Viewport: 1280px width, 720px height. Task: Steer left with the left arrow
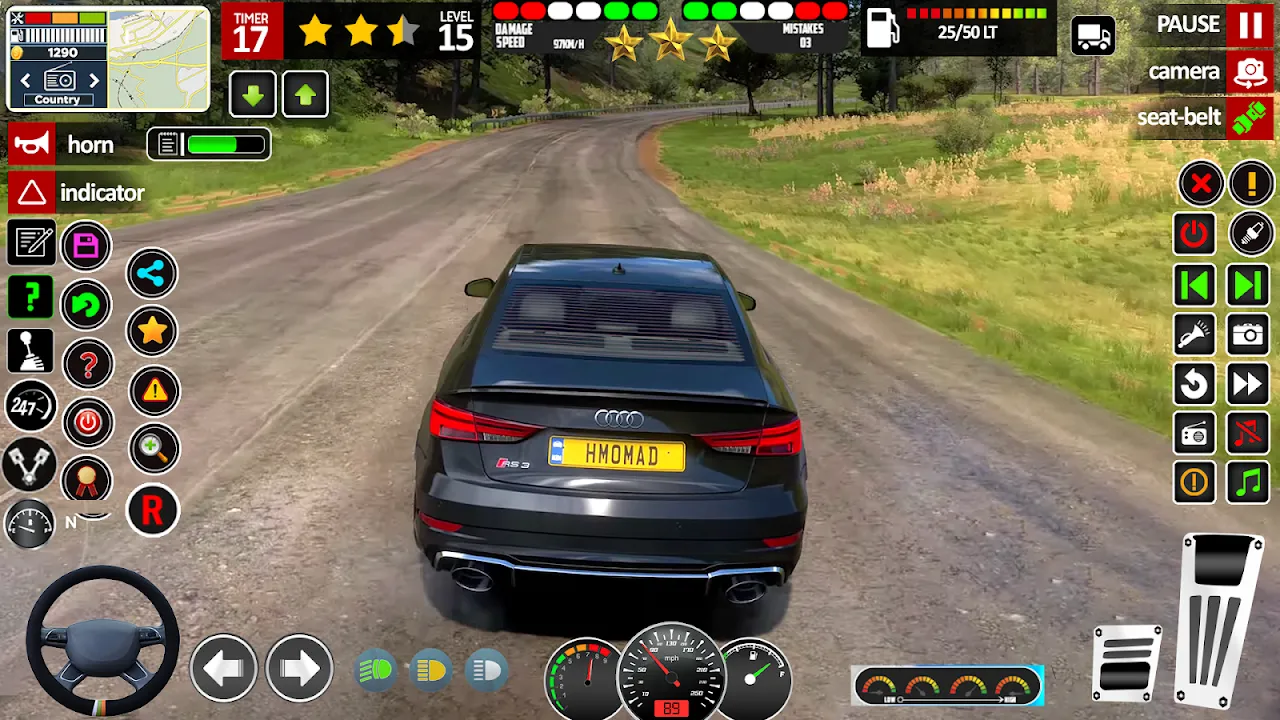(223, 667)
